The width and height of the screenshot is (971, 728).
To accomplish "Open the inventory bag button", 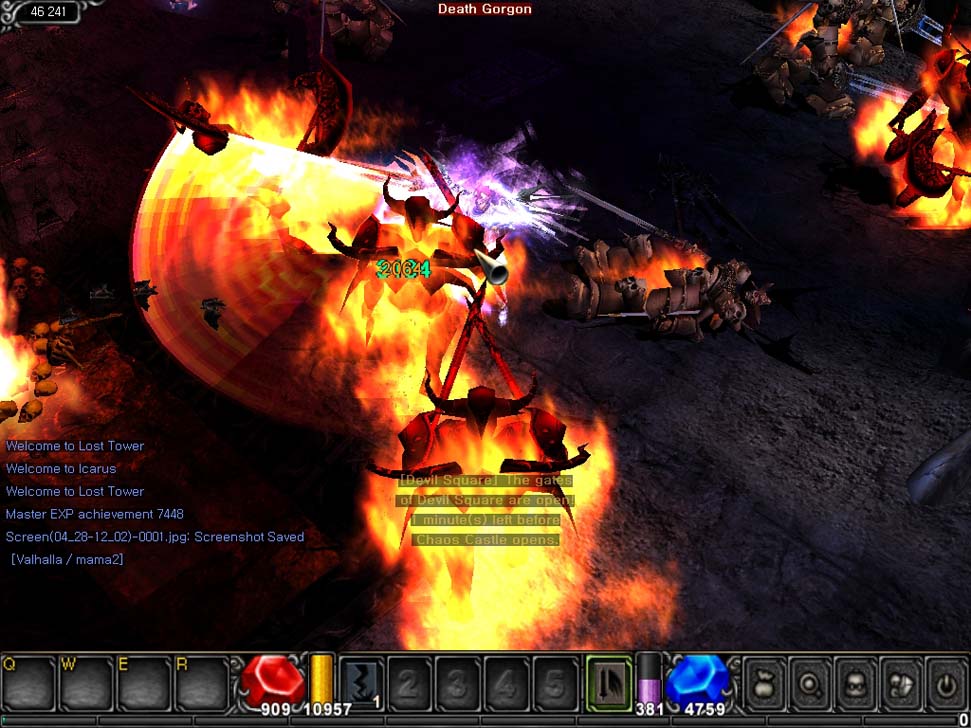I will [x=765, y=683].
